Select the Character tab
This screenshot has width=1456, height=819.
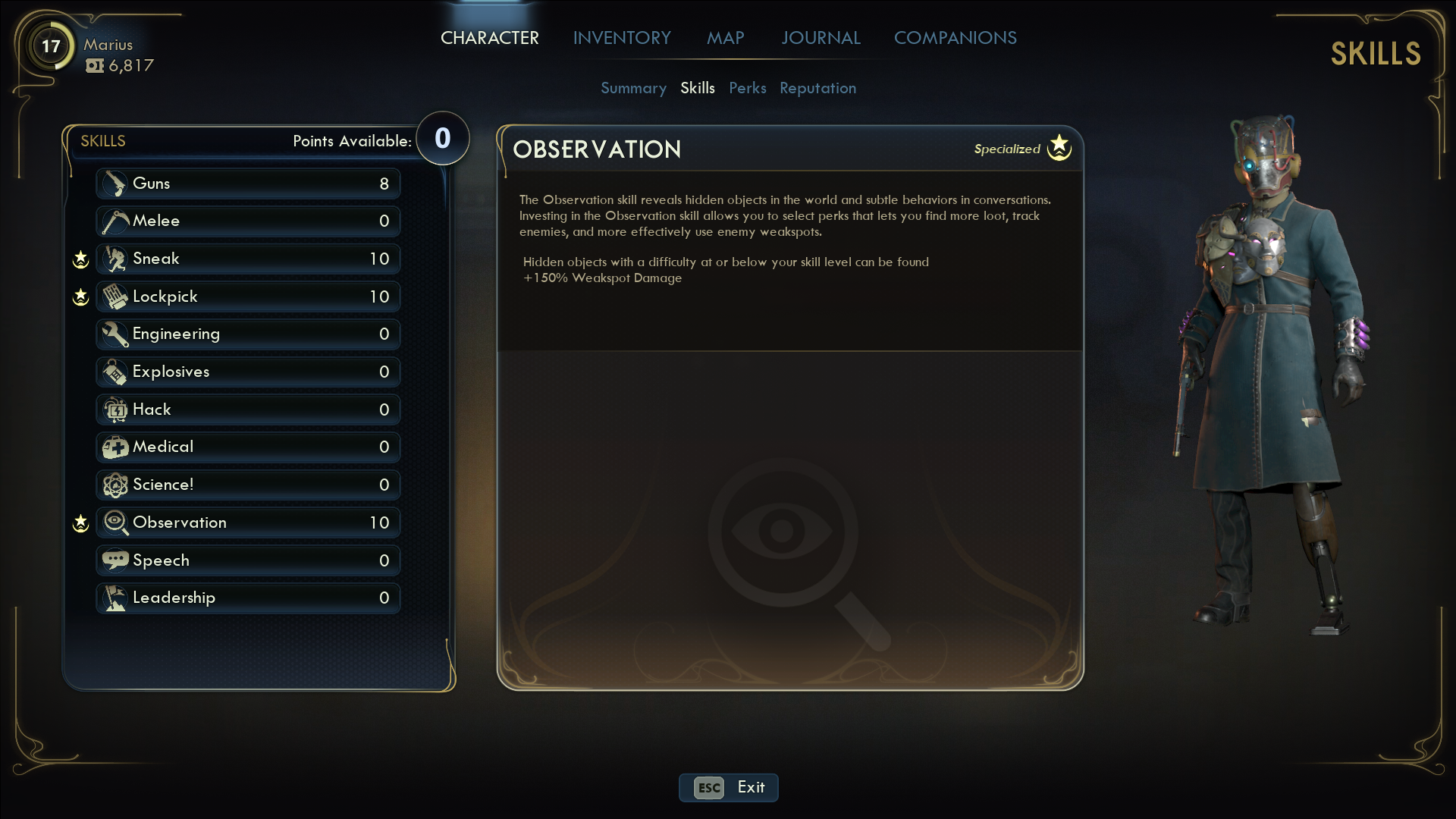click(490, 38)
